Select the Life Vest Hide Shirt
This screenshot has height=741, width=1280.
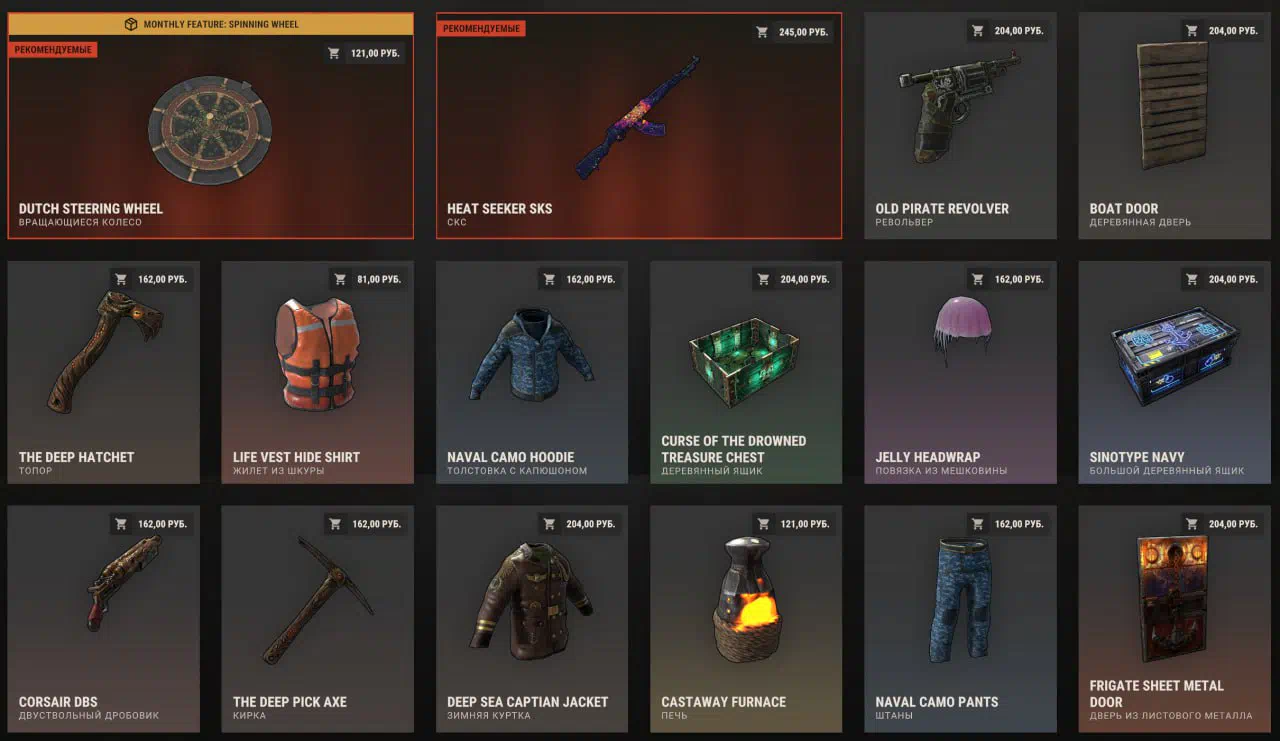317,370
